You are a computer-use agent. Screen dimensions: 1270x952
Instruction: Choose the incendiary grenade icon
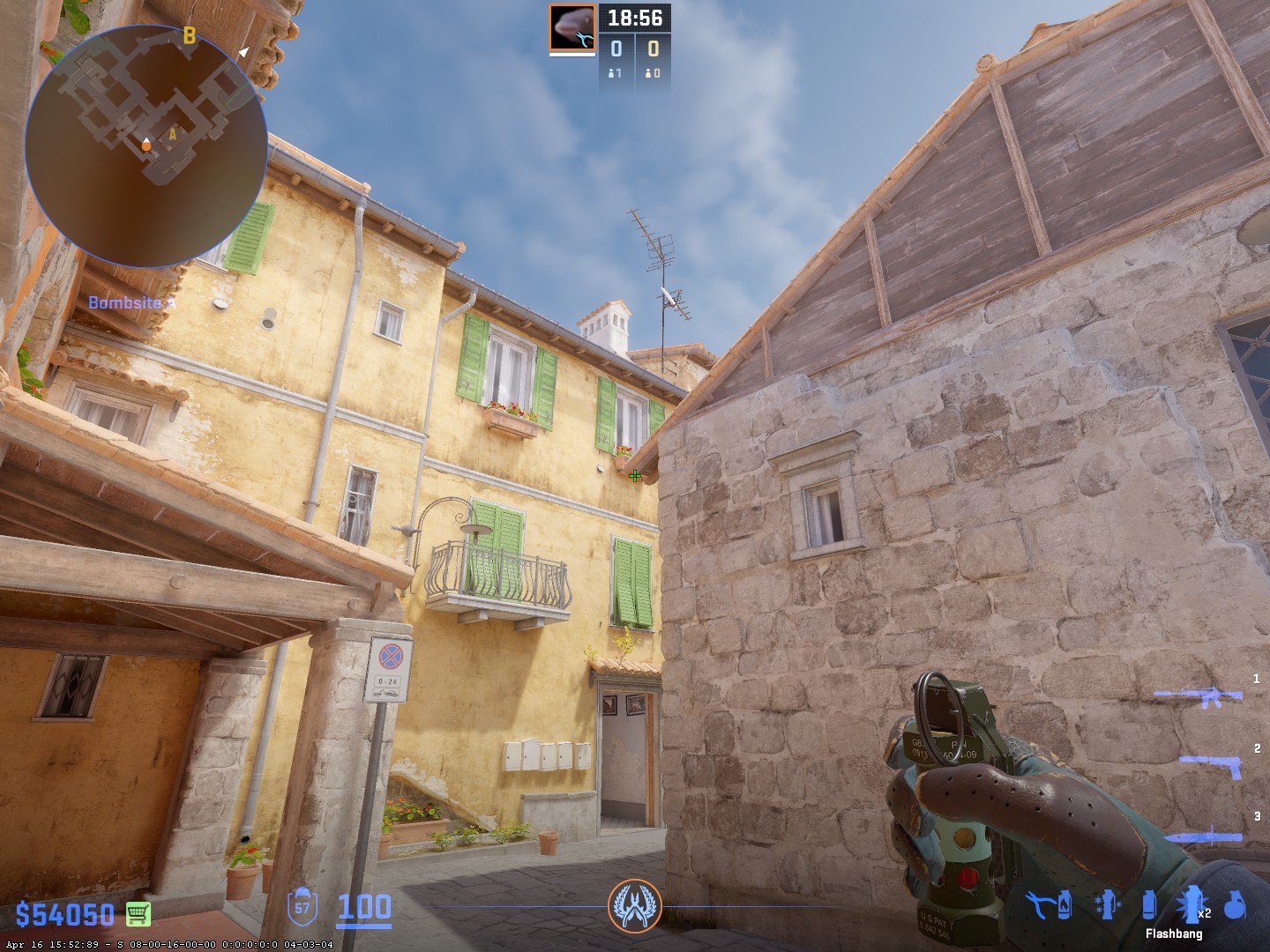1066,904
